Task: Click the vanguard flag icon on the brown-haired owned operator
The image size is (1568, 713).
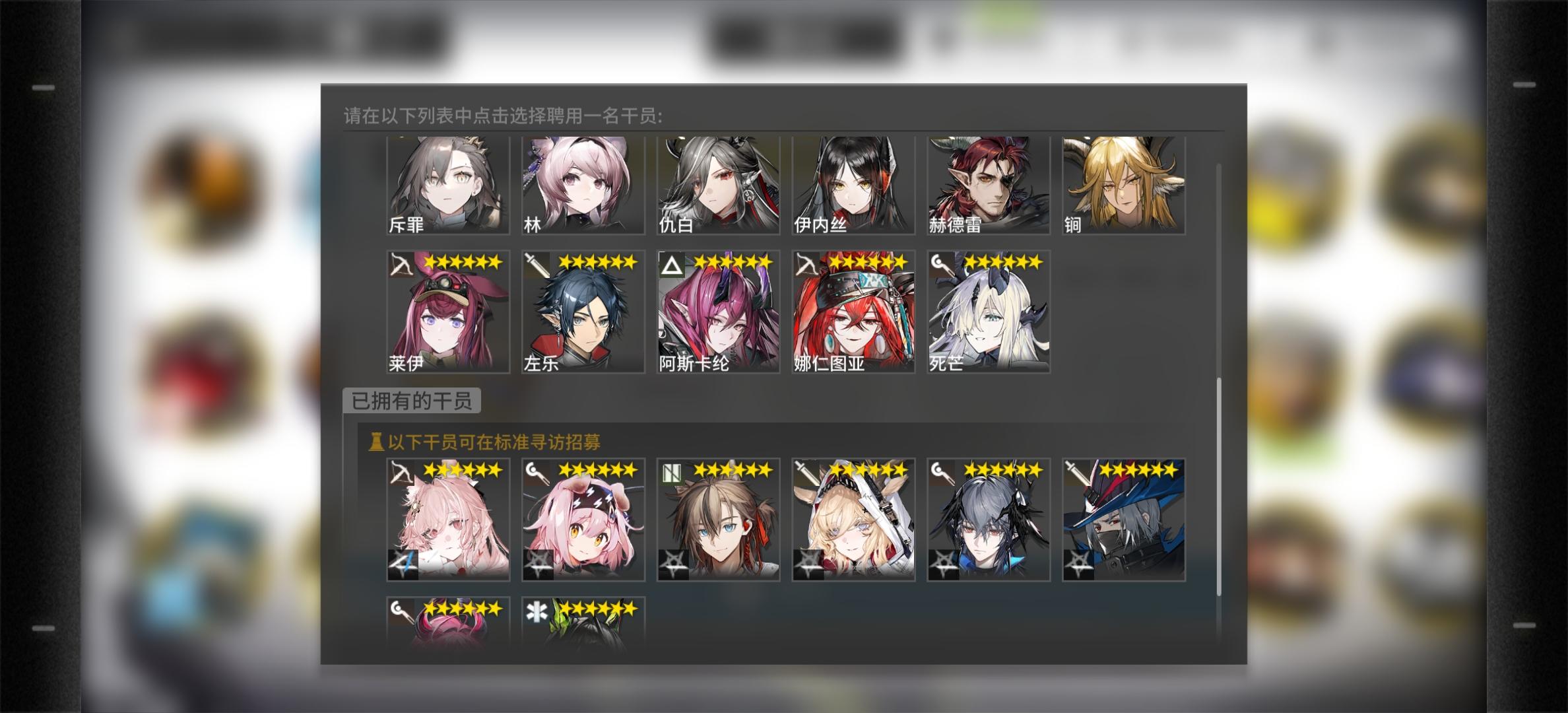Action: tap(672, 471)
